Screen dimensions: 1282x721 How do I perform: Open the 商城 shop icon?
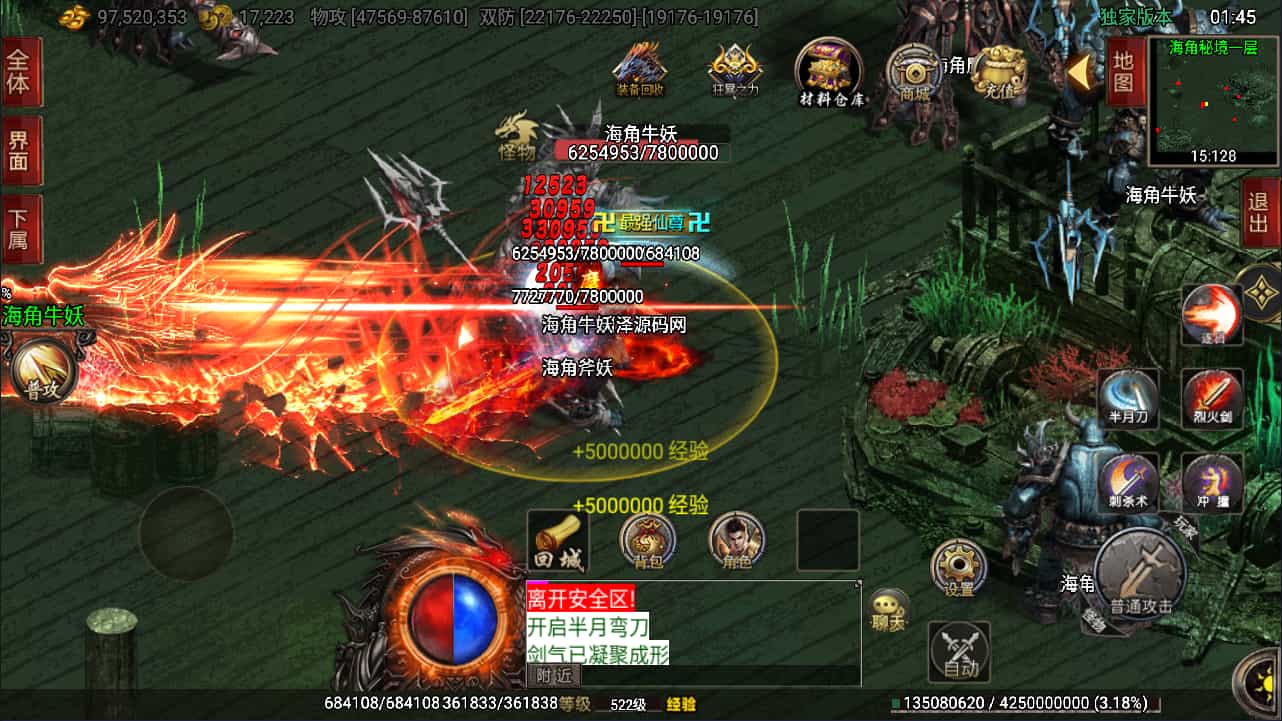click(913, 72)
